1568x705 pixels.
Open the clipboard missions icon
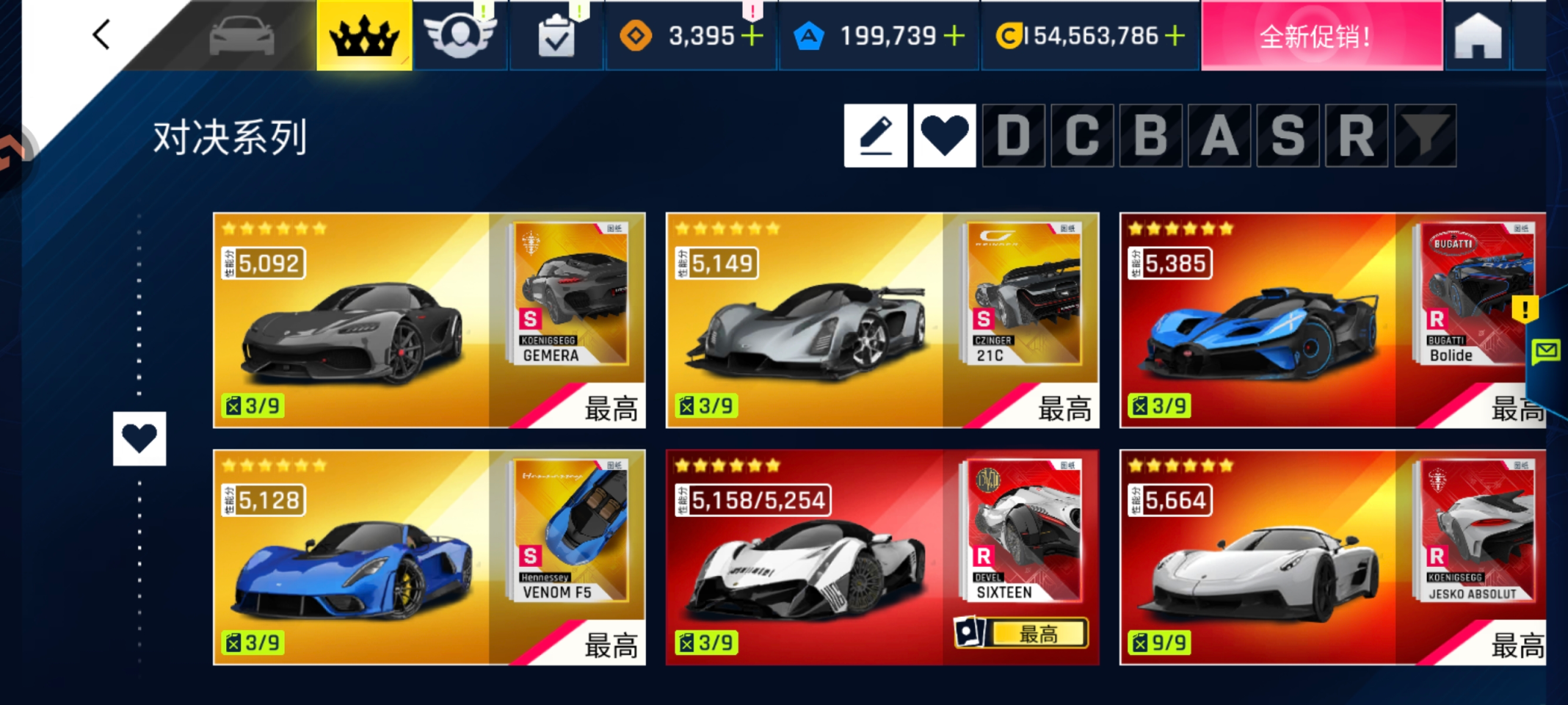pos(556,36)
